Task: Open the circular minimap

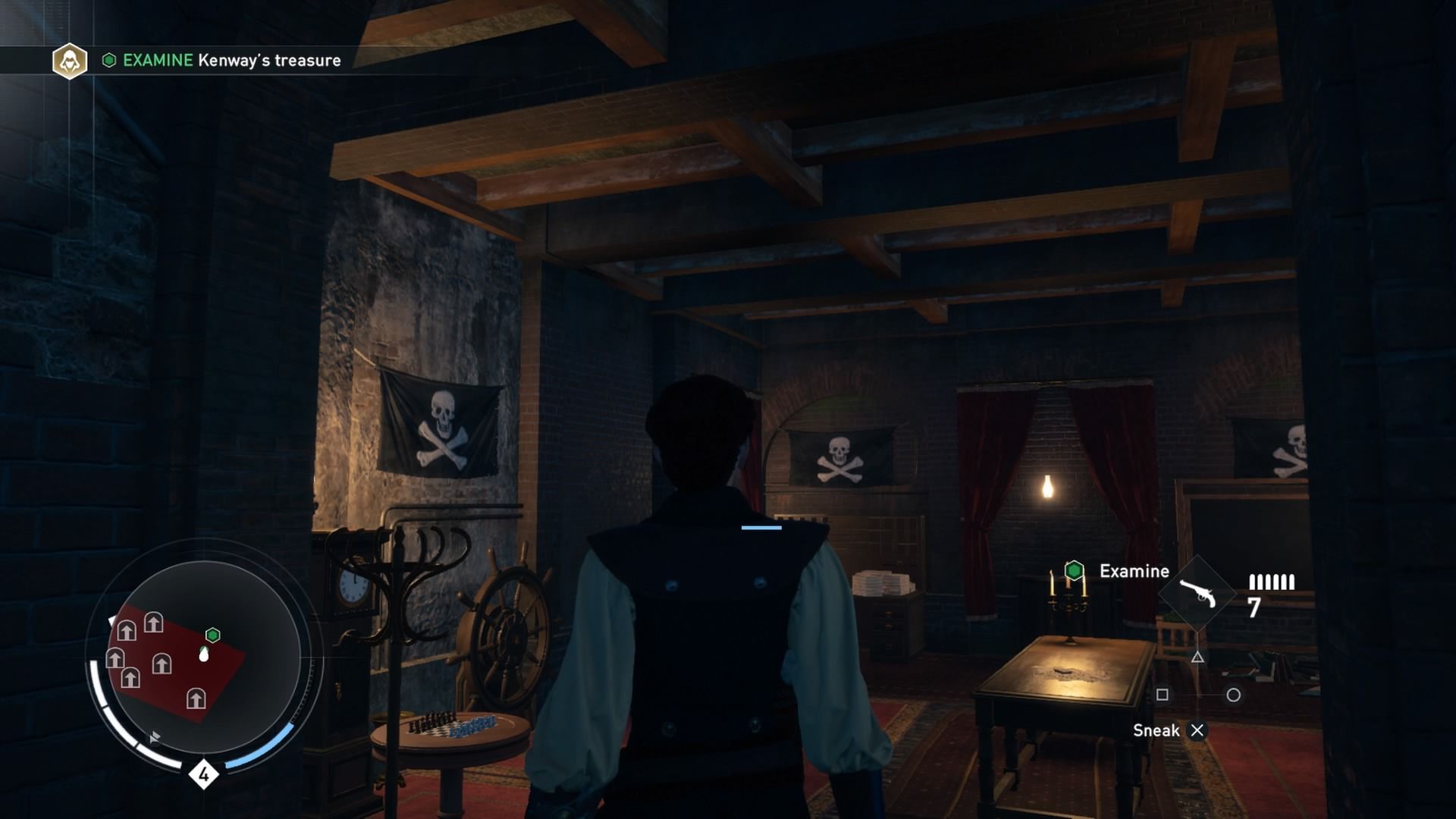Action: click(x=204, y=657)
